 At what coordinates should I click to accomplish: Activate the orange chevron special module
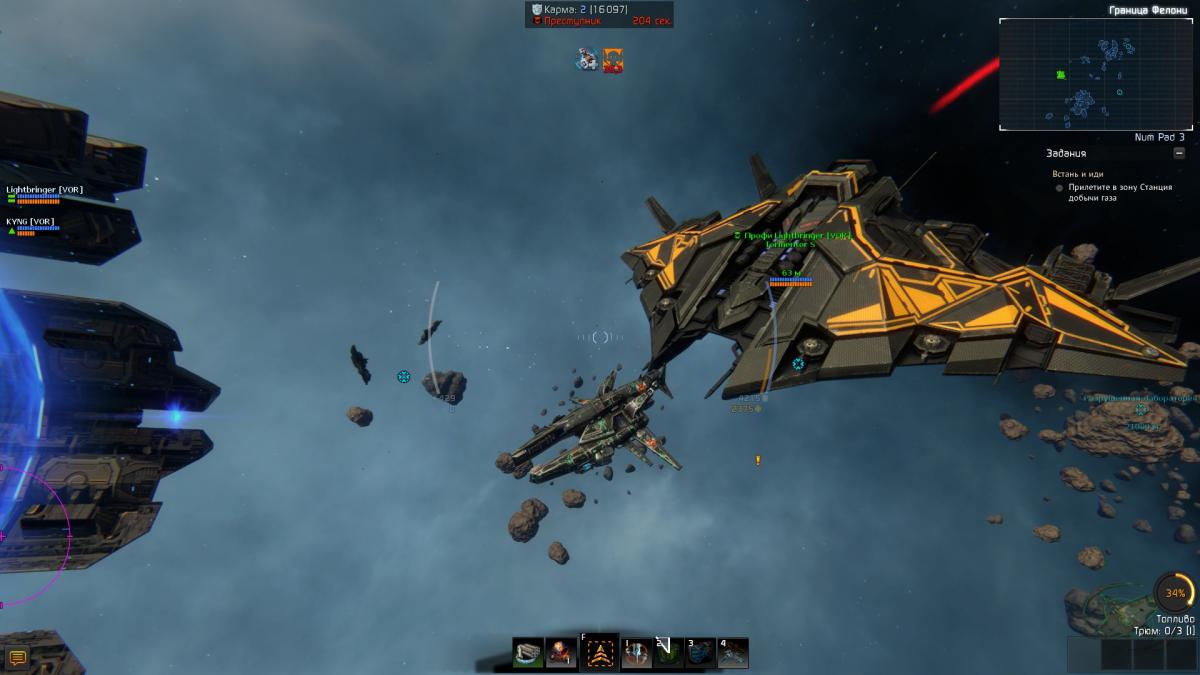(599, 654)
